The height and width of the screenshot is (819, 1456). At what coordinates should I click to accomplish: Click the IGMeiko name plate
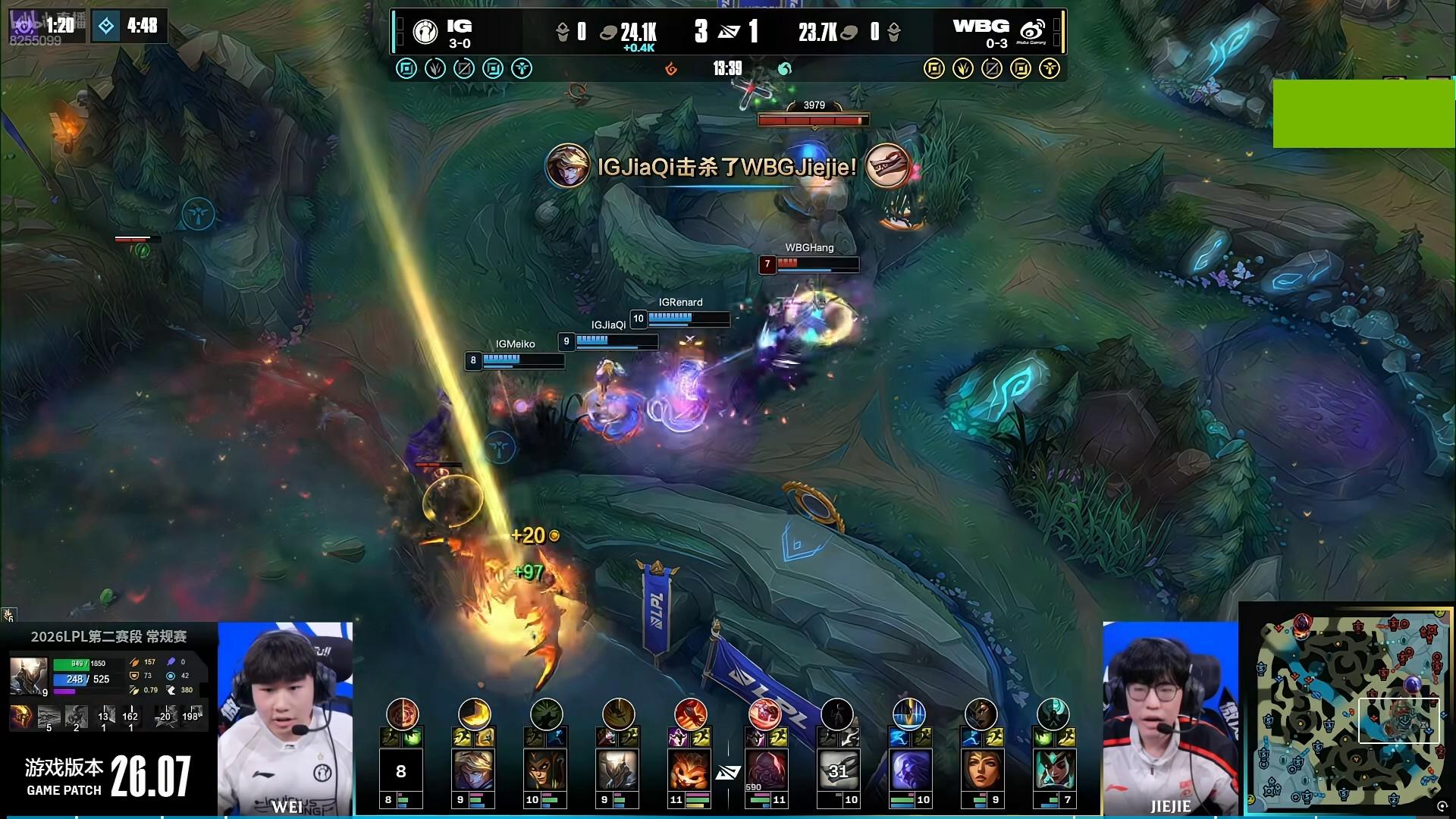coord(515,344)
